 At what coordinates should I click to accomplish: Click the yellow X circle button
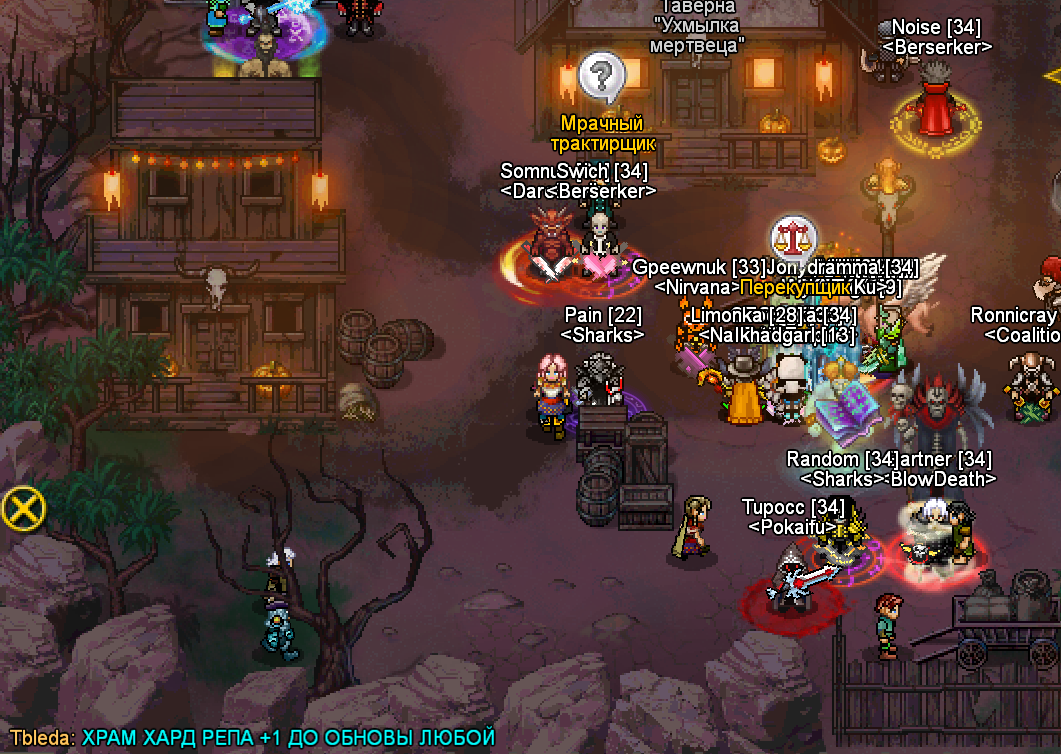click(x=23, y=510)
